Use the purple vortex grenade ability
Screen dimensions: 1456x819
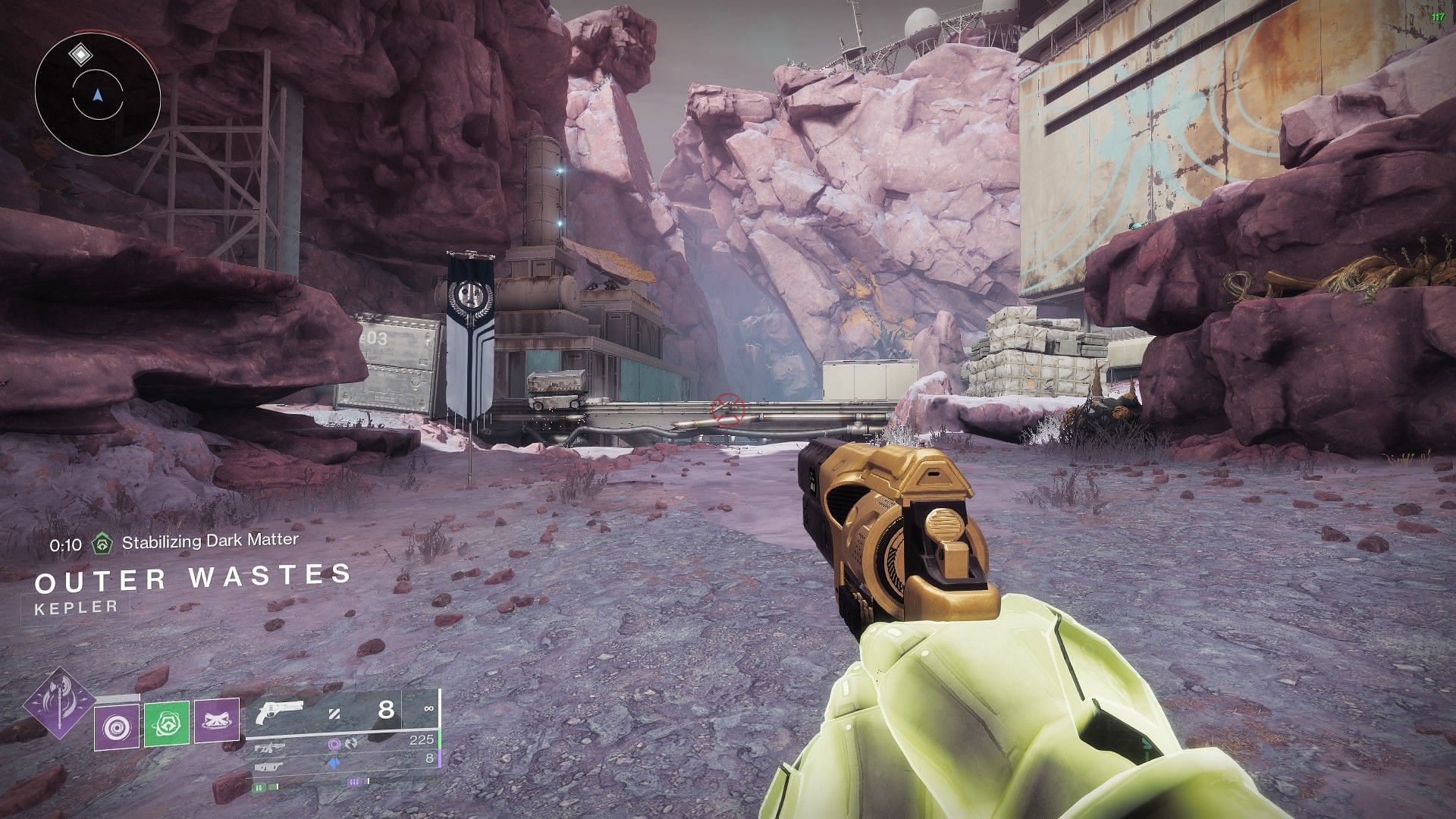(117, 726)
